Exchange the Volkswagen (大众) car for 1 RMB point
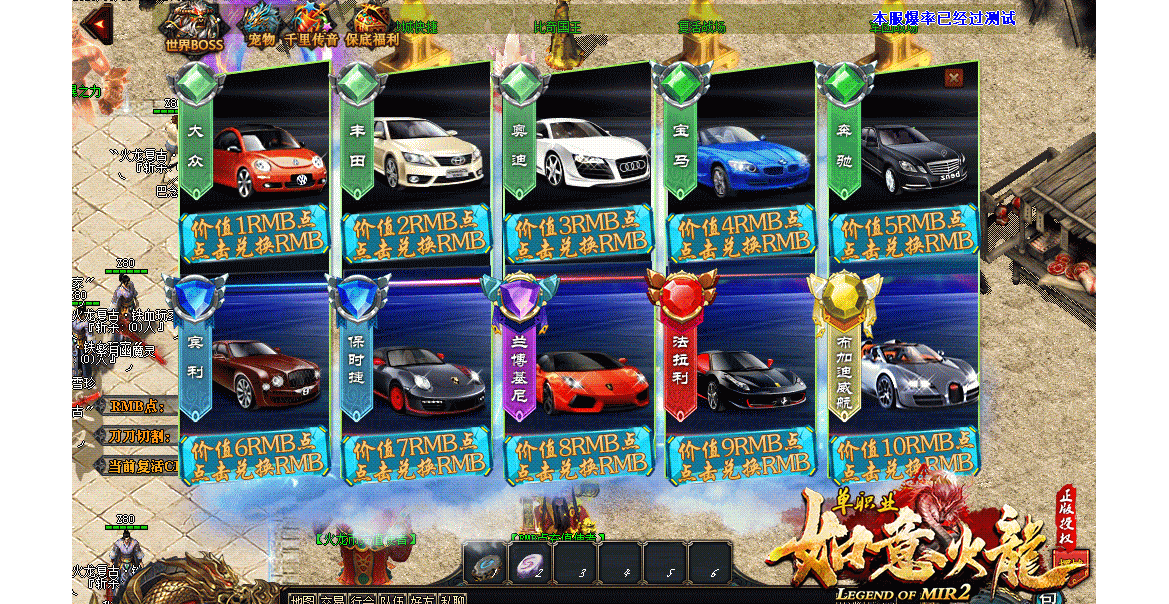 (x=254, y=234)
